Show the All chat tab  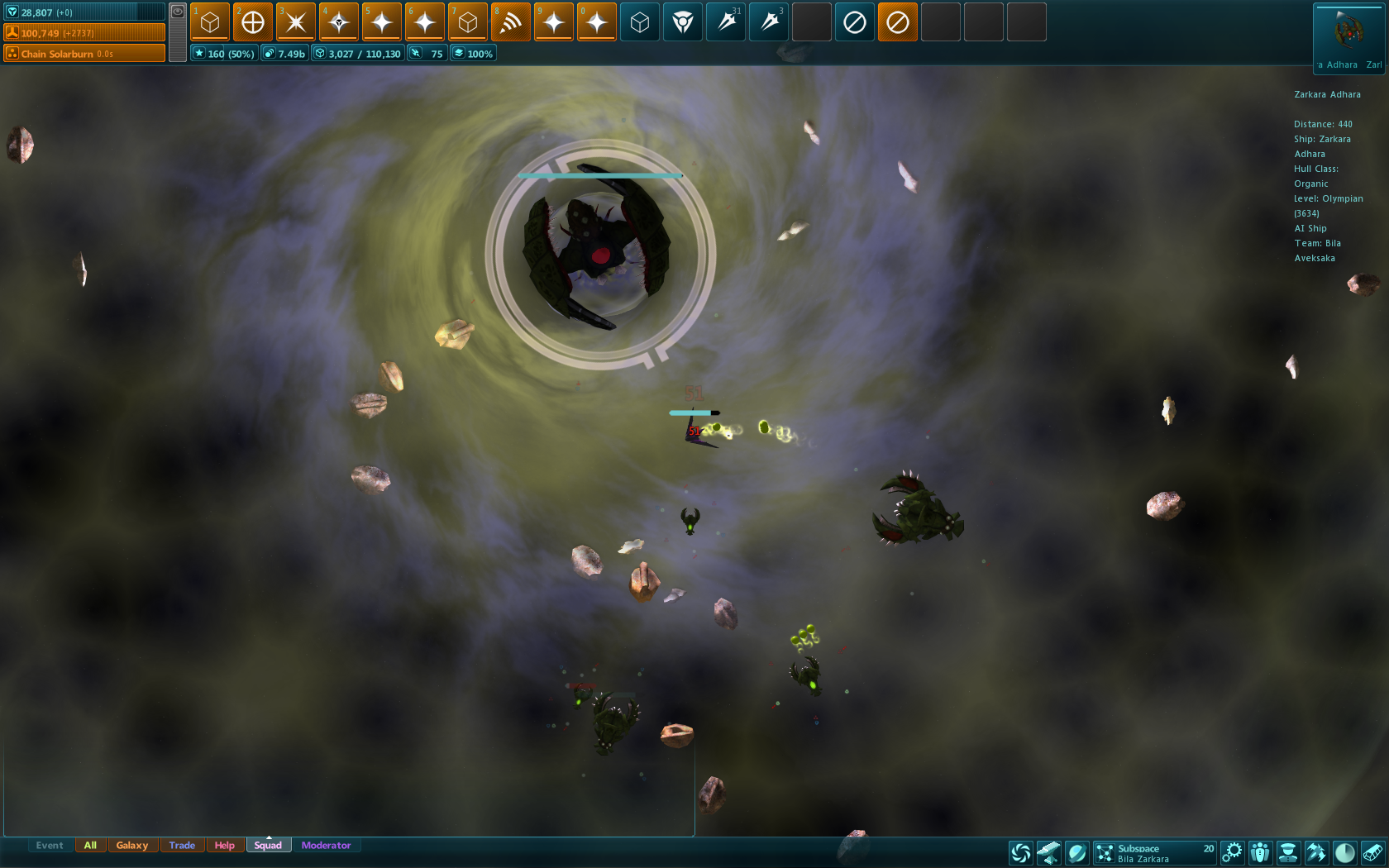(x=90, y=845)
